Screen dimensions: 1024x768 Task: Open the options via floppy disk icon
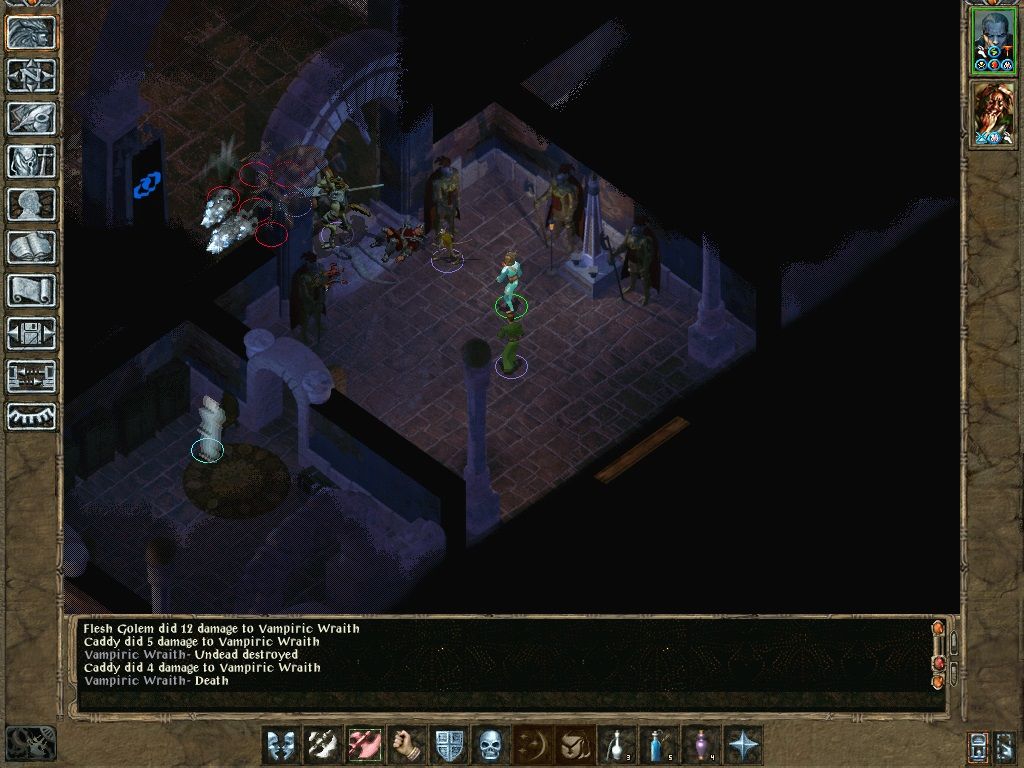click(x=31, y=333)
